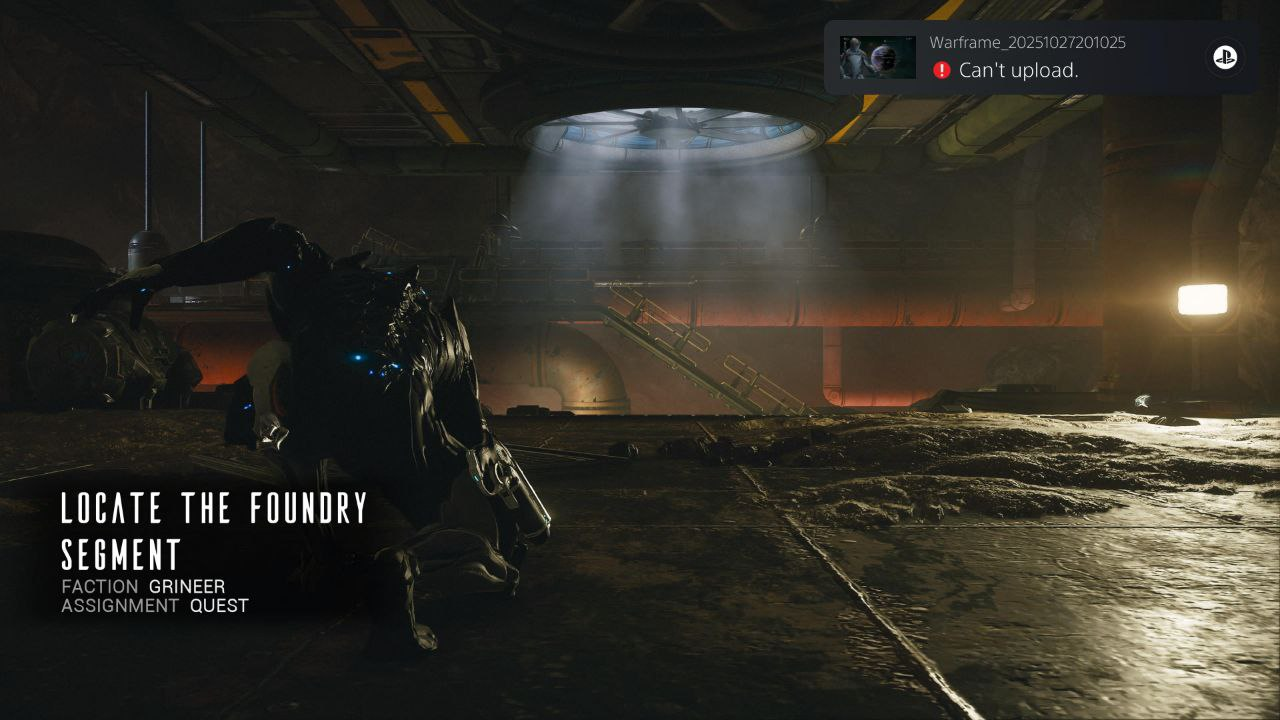Viewport: 1280px width, 720px height.
Task: Click the Warframe screenshot thumbnail in the notification
Action: coord(877,58)
